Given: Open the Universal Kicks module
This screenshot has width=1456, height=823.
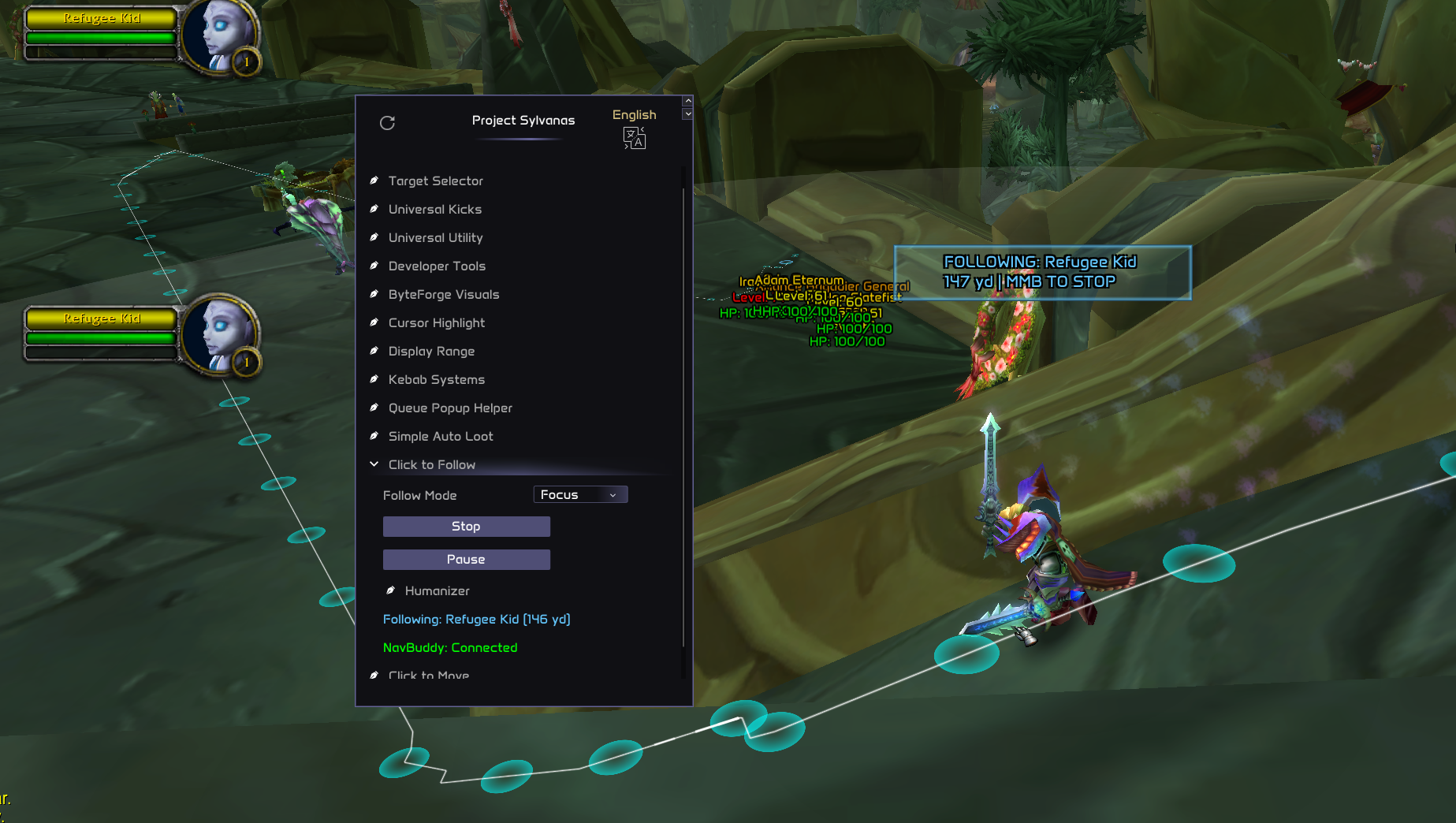Looking at the screenshot, I should point(434,209).
